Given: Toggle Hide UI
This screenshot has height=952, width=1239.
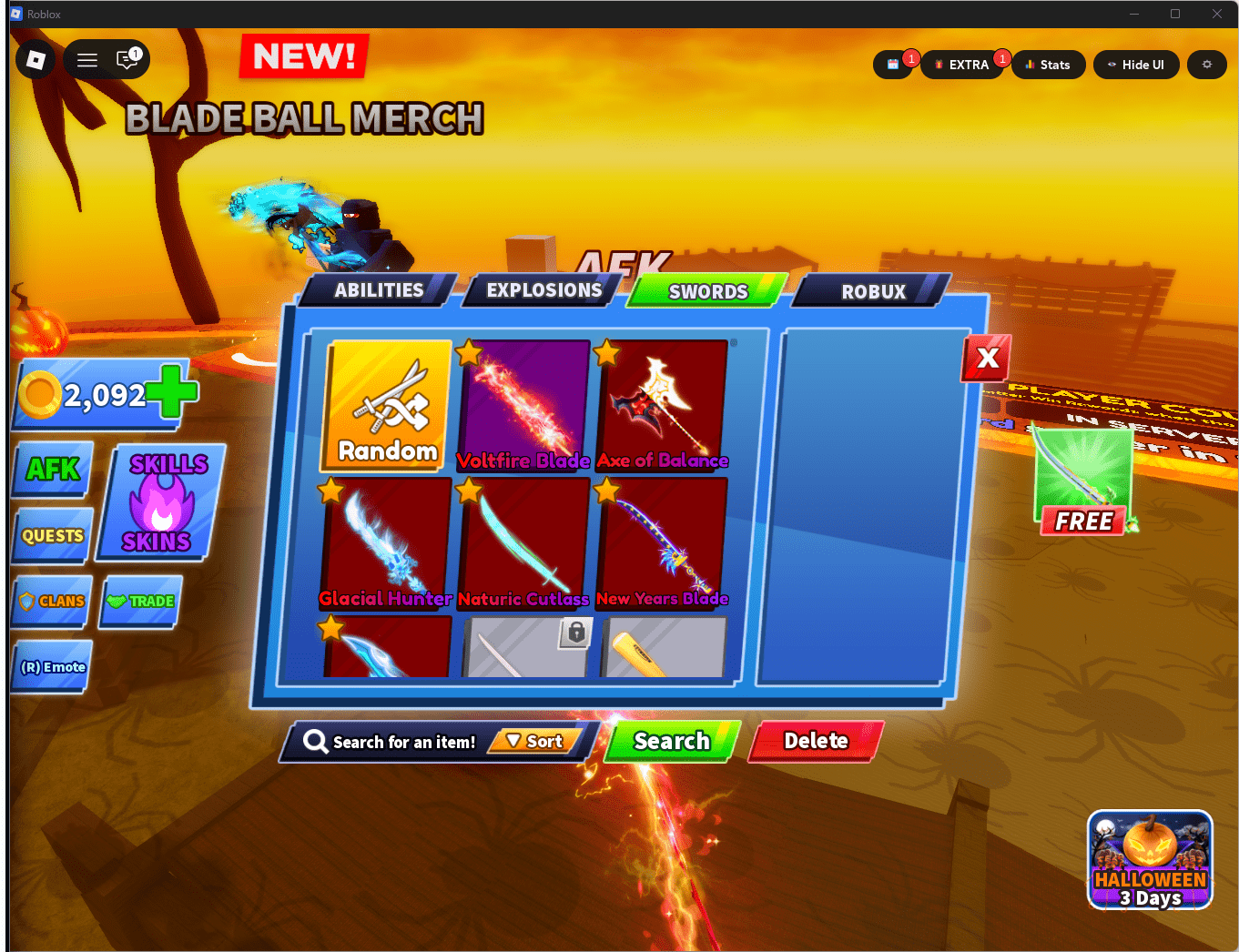Looking at the screenshot, I should pos(1136,65).
